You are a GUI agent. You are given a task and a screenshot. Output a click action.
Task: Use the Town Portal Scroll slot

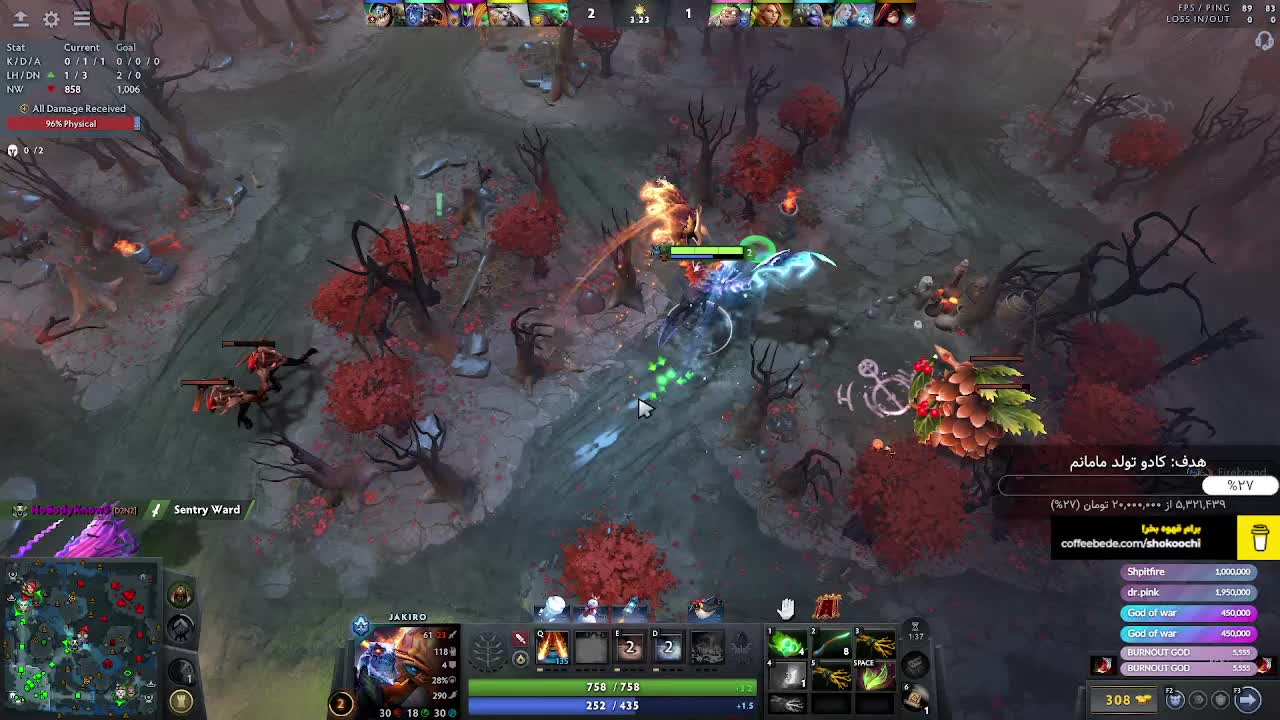click(914, 697)
